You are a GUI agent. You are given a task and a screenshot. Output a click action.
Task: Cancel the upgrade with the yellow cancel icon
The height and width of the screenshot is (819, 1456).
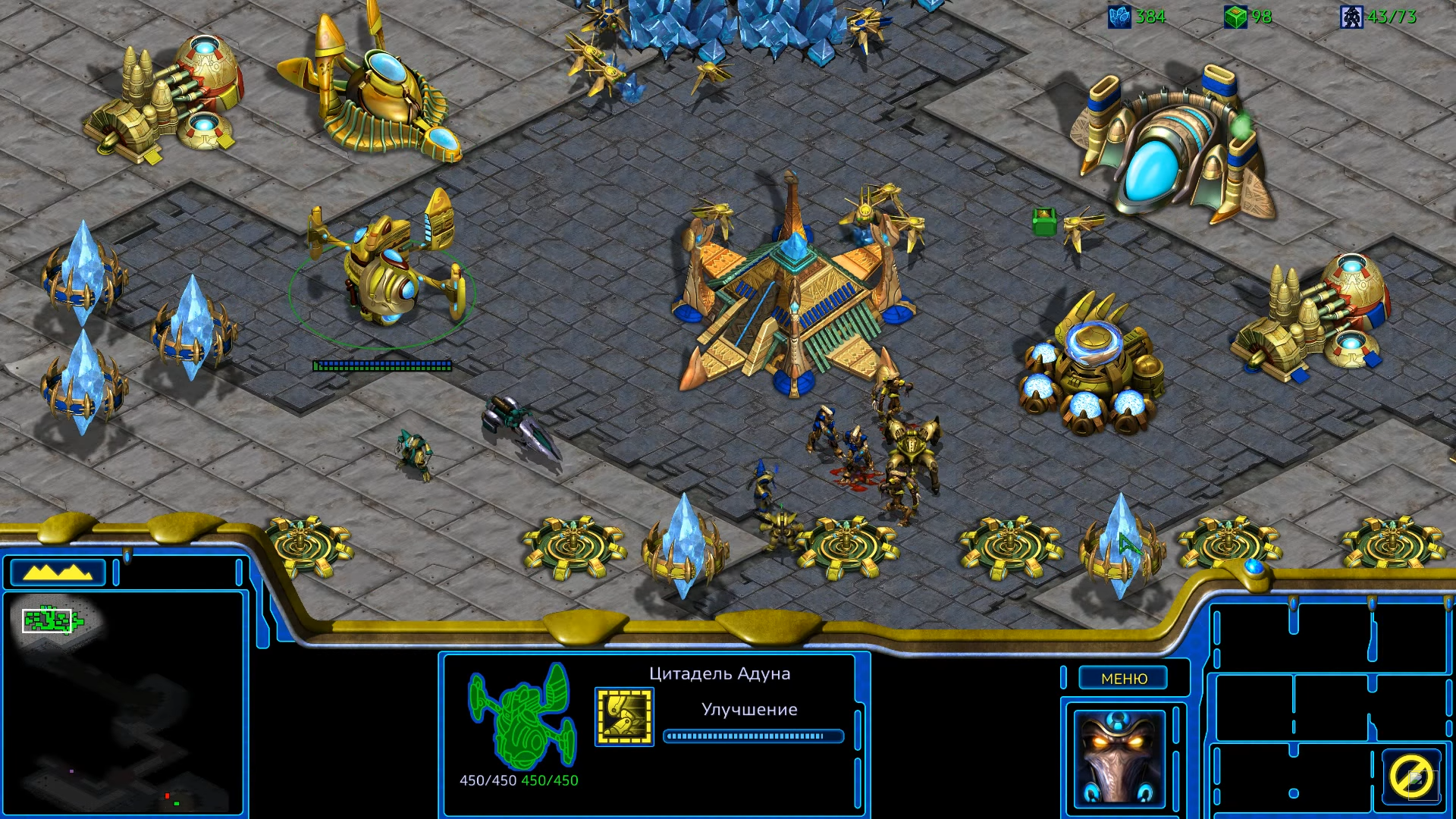[x=1410, y=776]
